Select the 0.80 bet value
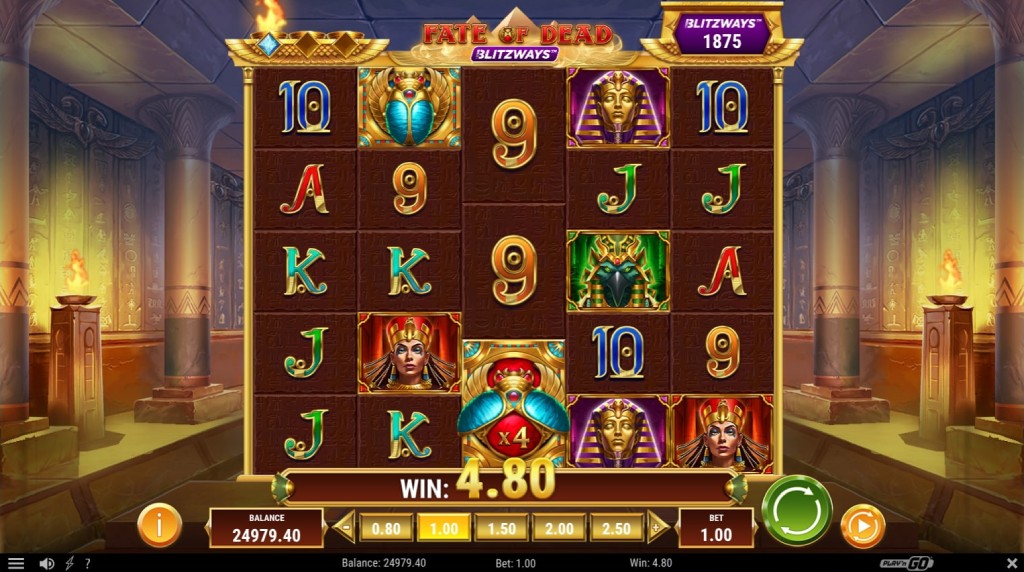 coord(386,527)
